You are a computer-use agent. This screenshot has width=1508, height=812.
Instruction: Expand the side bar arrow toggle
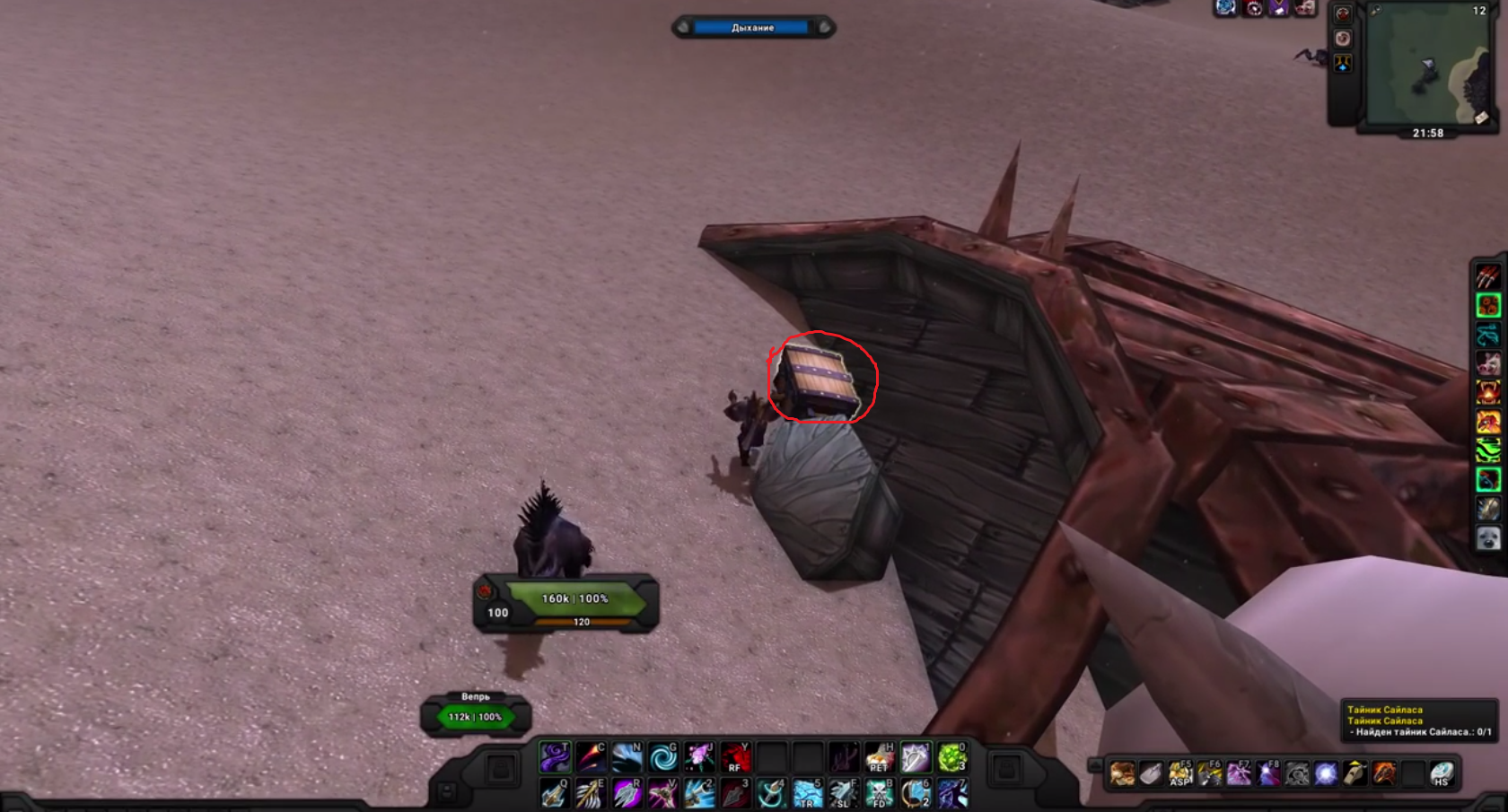pos(1094,765)
